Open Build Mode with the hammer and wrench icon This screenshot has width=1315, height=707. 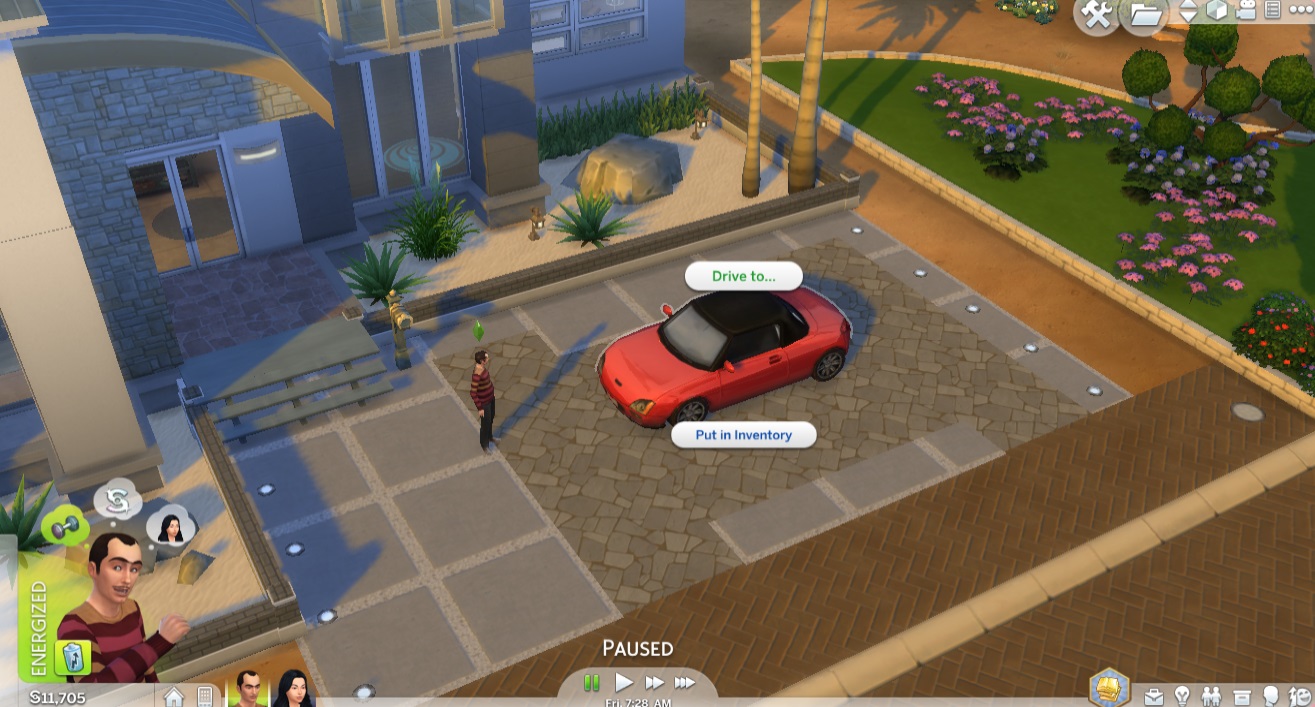tap(1097, 14)
